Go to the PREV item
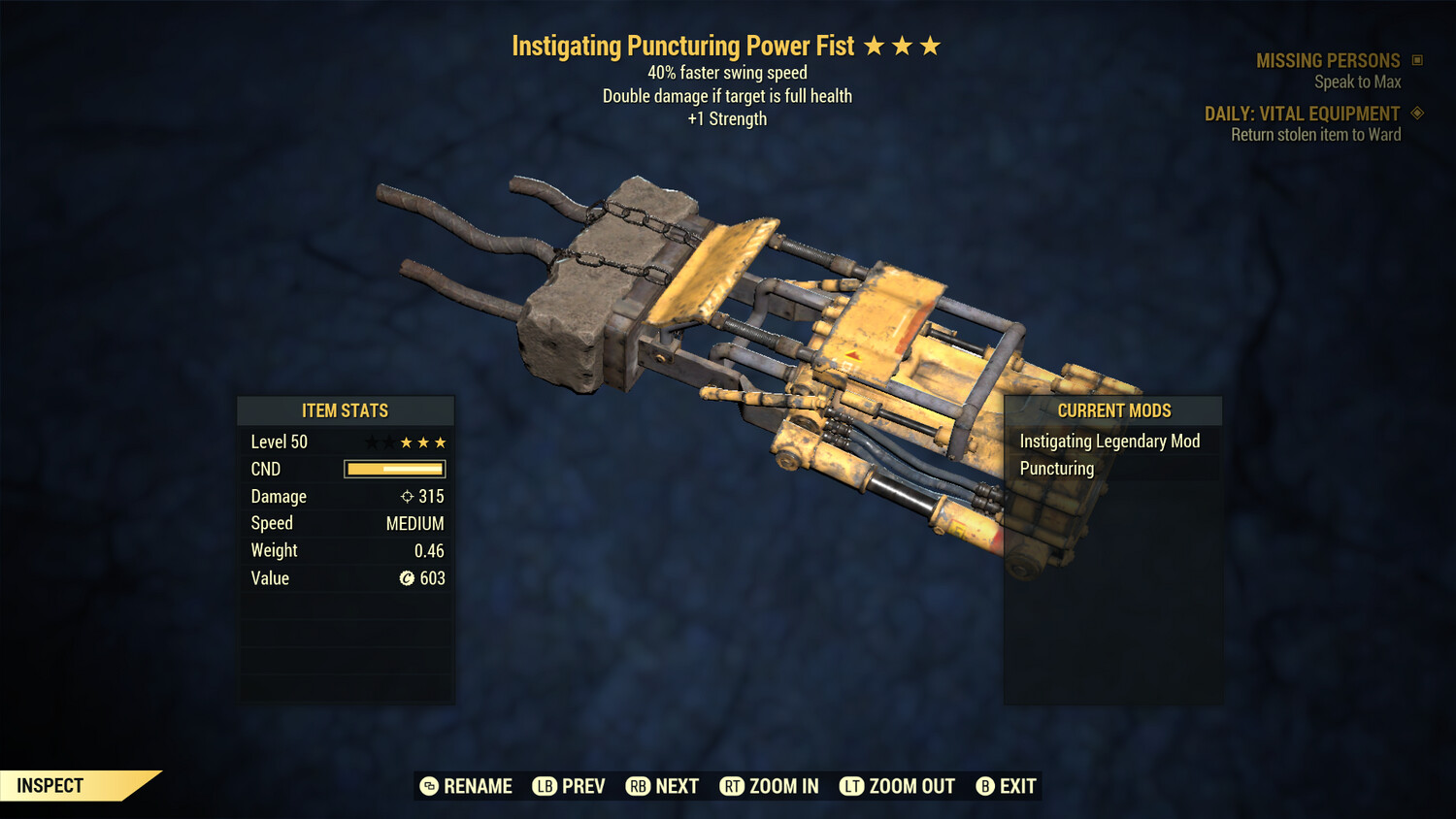The image size is (1456, 819). tap(569, 786)
